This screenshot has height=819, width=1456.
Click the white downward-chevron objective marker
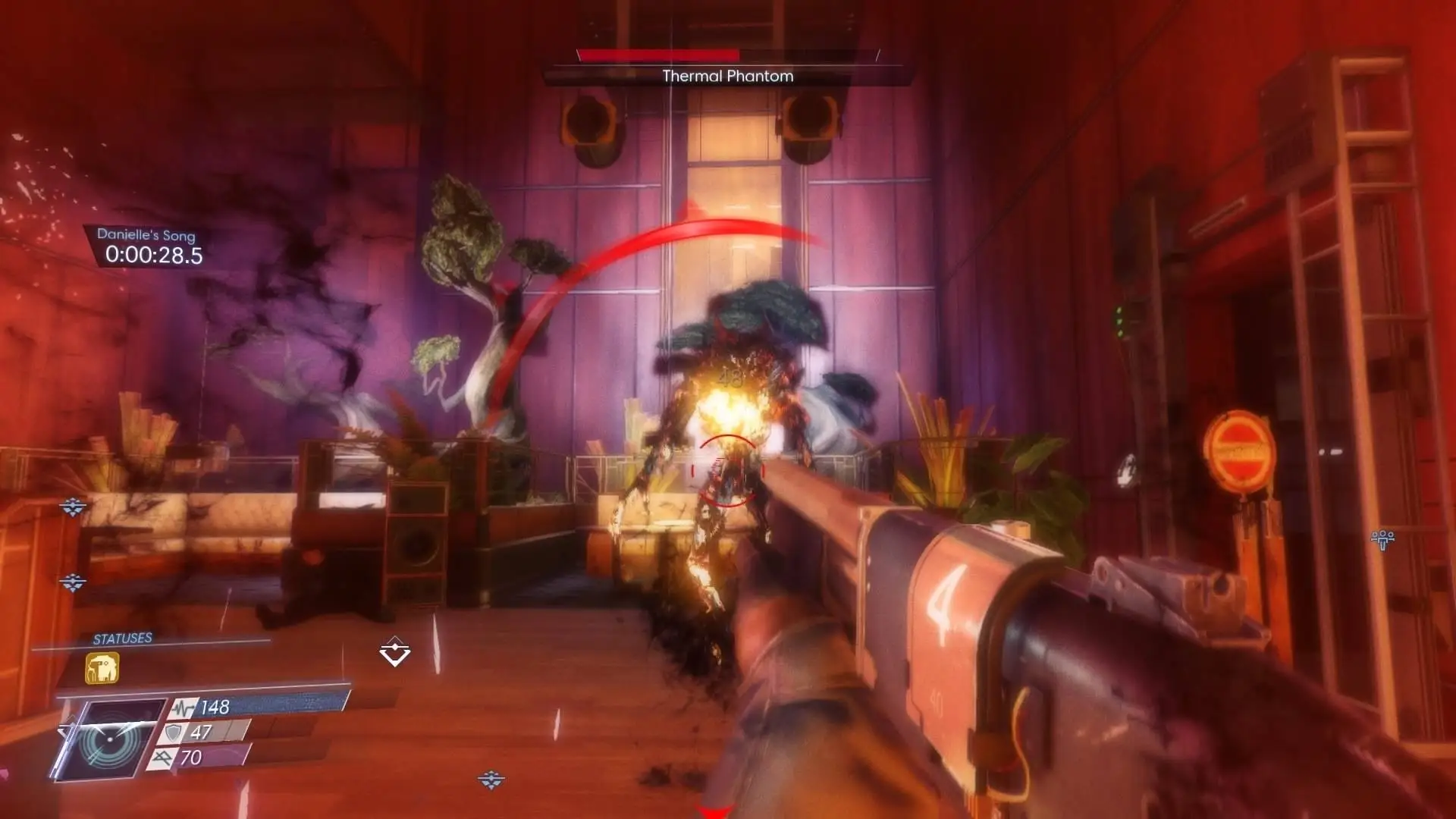coord(394,651)
